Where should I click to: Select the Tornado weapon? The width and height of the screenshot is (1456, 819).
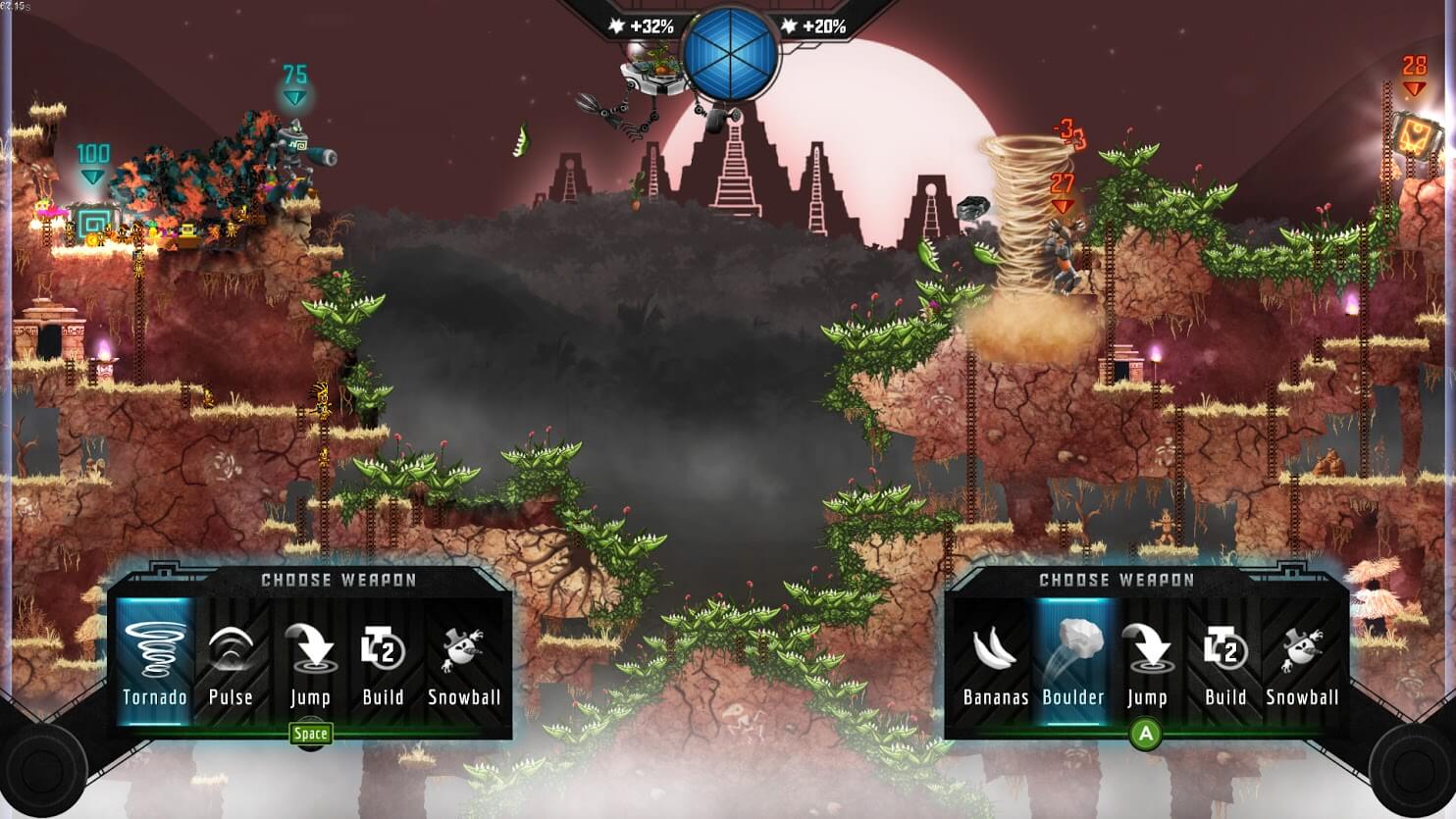[155, 662]
